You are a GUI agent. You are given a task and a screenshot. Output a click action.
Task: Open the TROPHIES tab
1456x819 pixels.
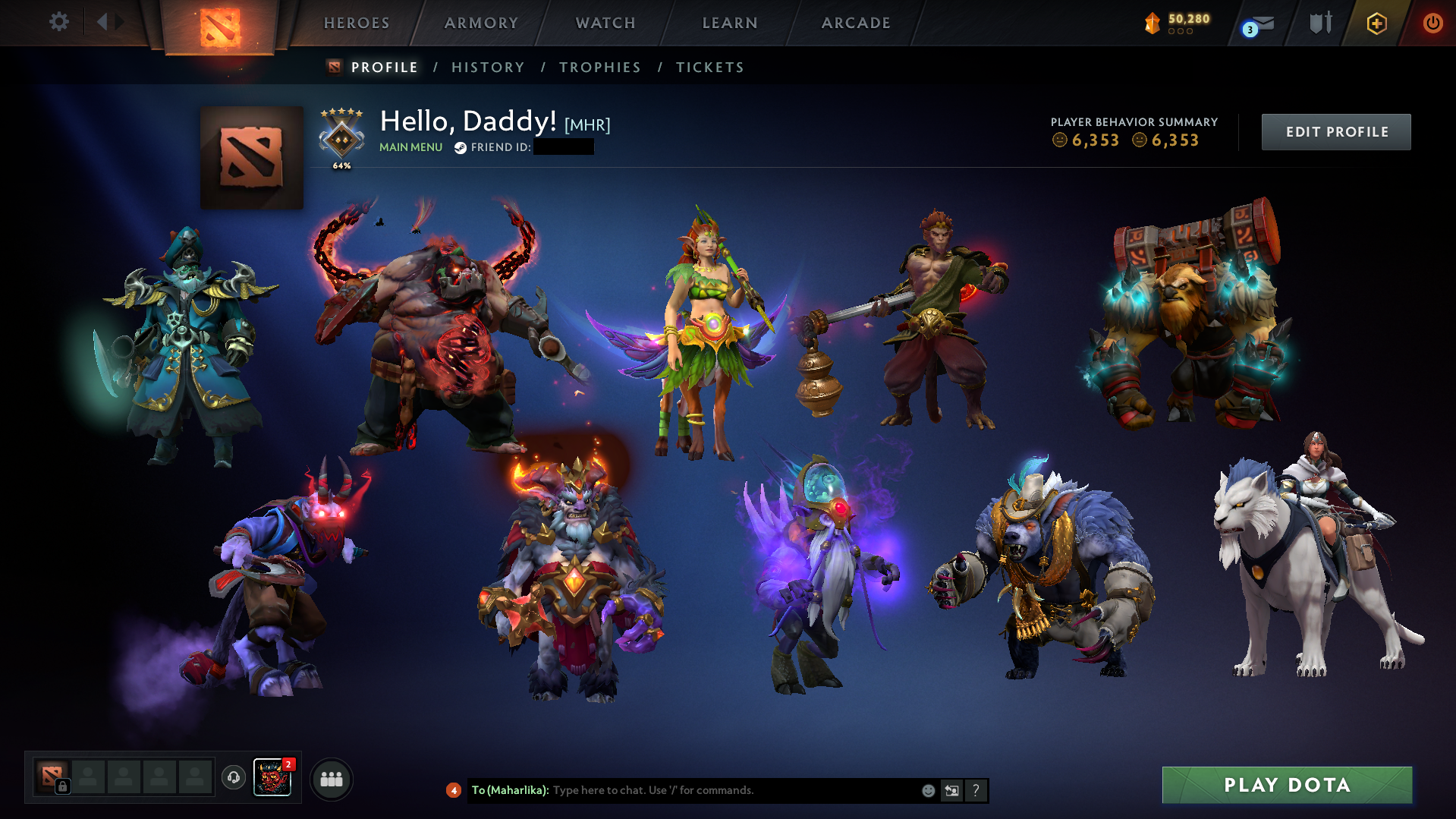599,67
